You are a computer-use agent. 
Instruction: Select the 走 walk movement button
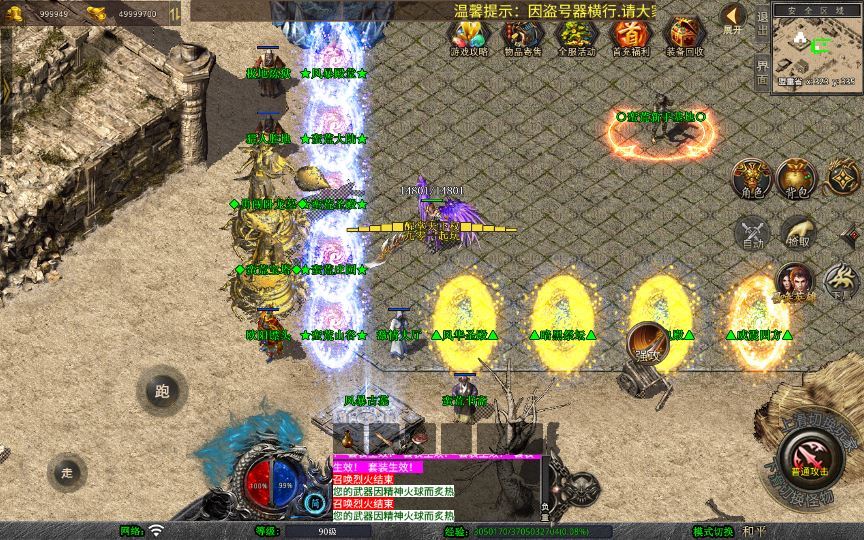[68, 471]
